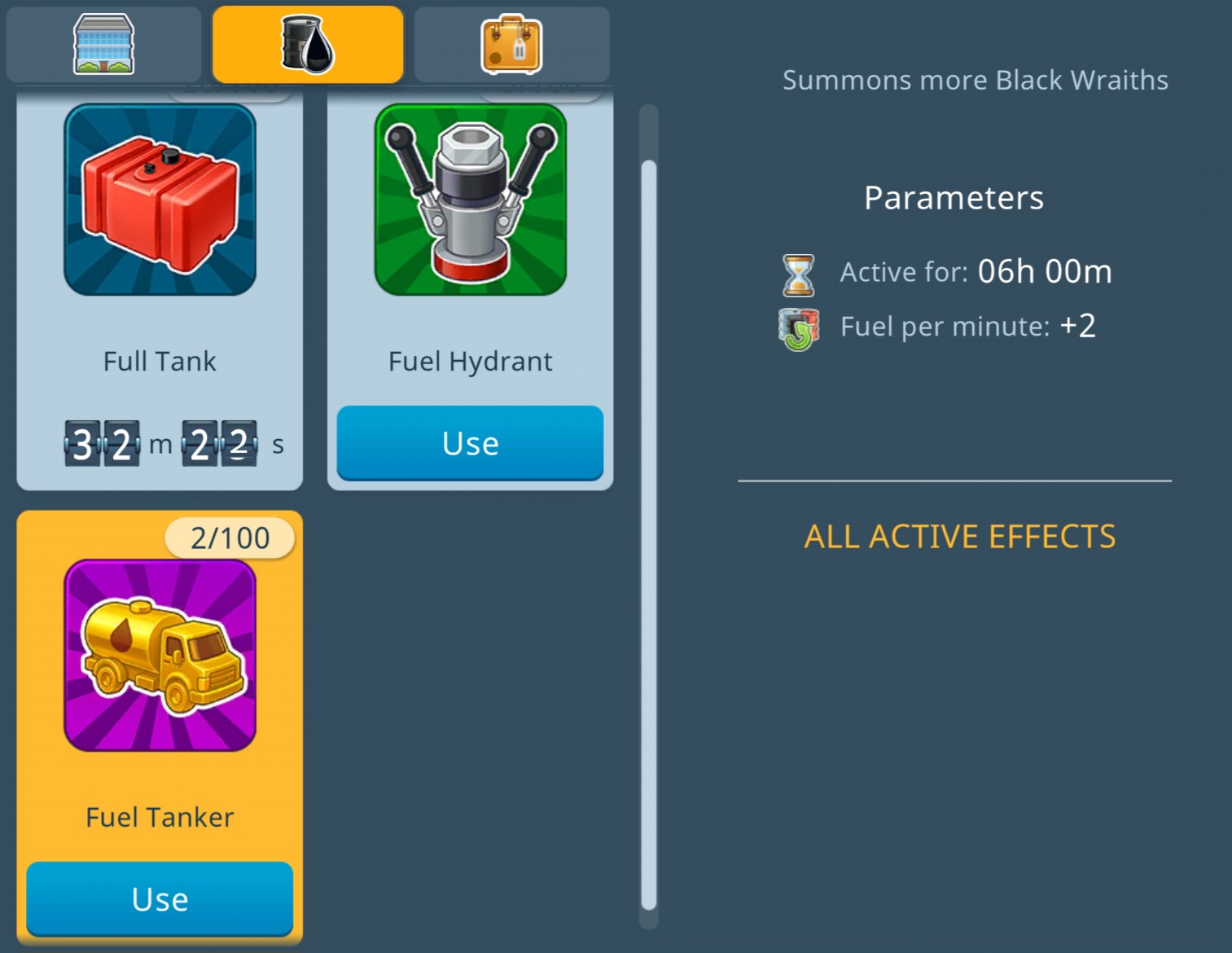Show all active effects

[959, 537]
